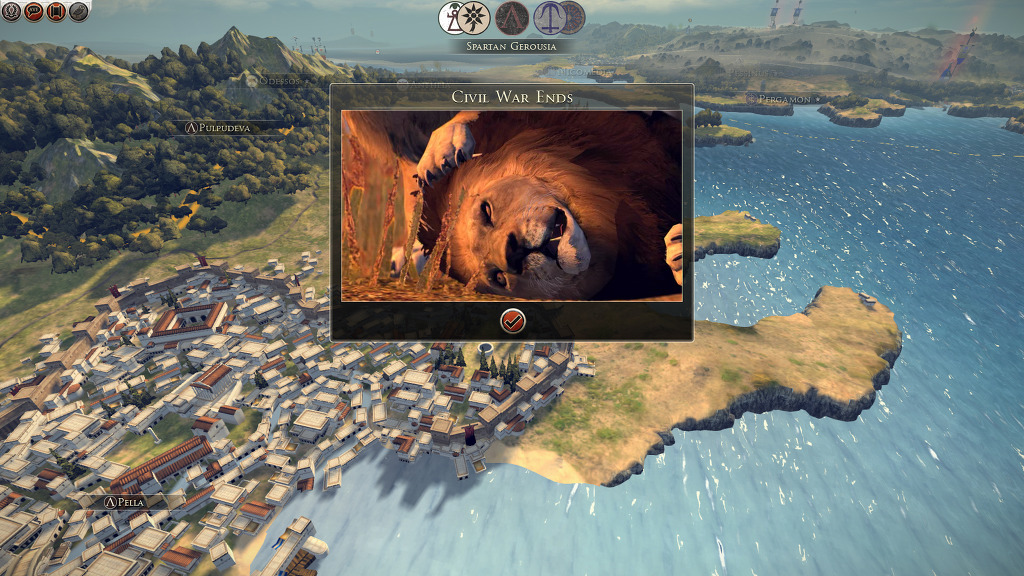1024x576 pixels.
Task: Select the blue anchor faction emblem
Action: [x=548, y=17]
